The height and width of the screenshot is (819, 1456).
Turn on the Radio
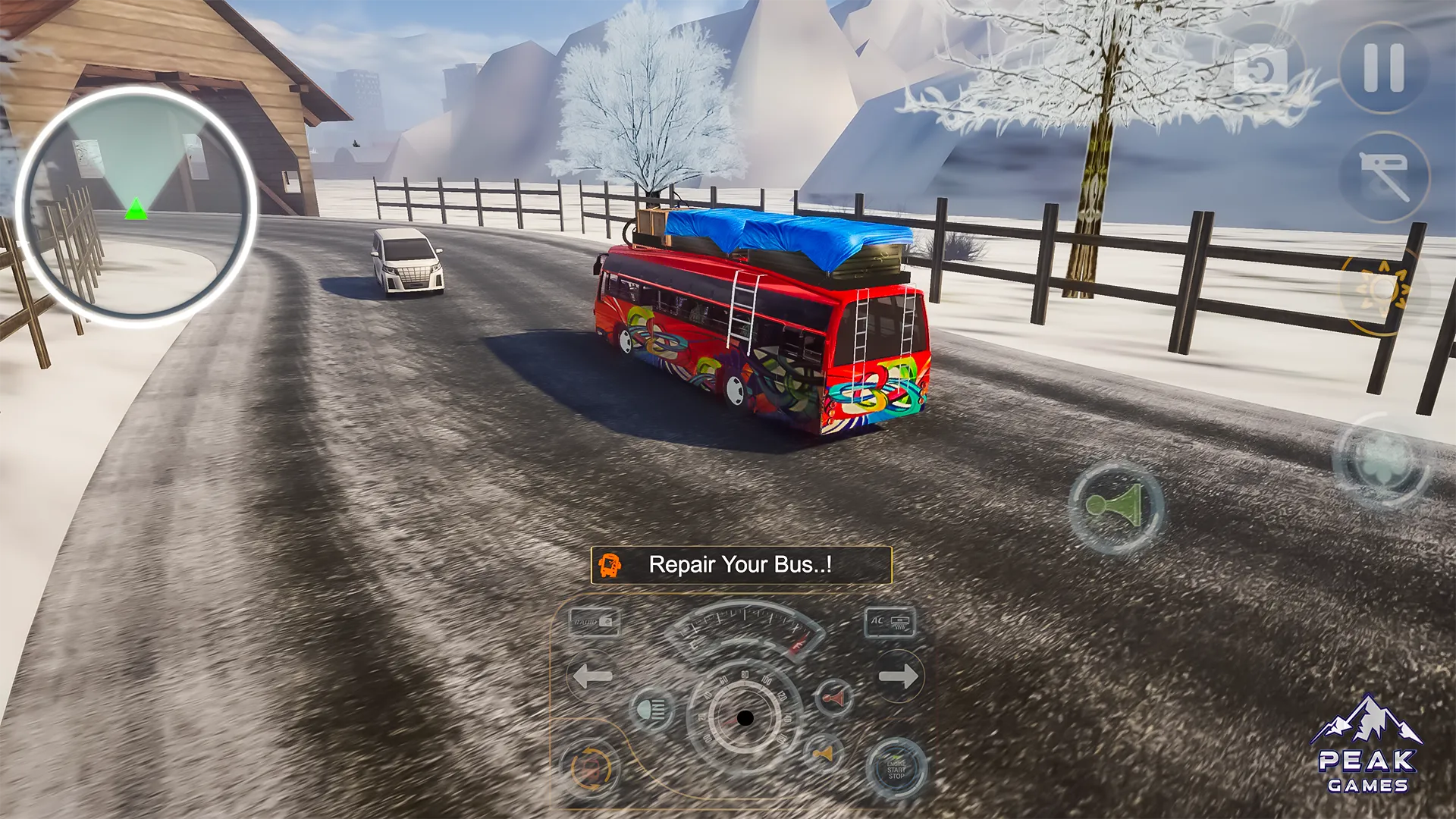click(x=595, y=622)
